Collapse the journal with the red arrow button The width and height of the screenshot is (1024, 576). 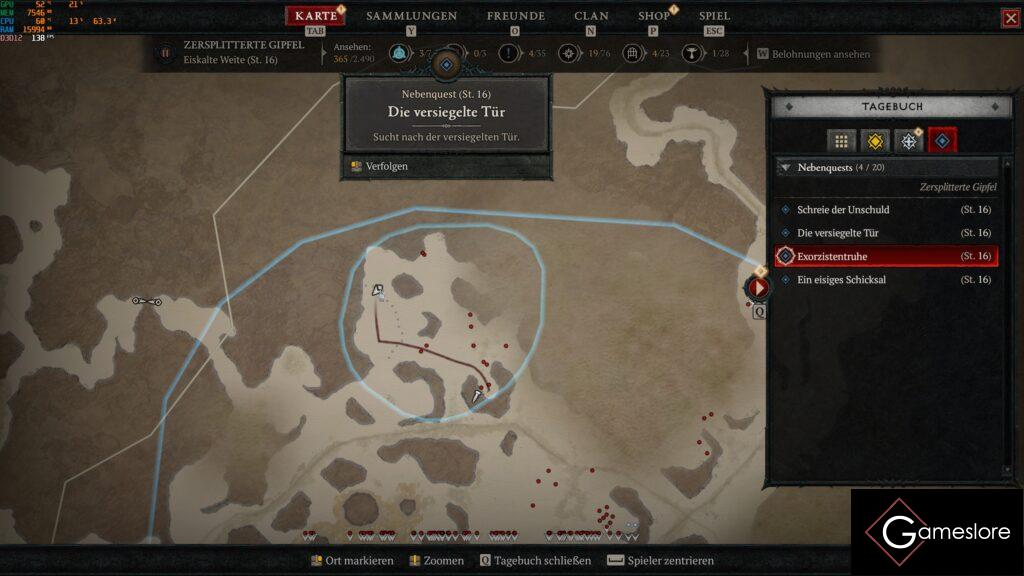[758, 288]
